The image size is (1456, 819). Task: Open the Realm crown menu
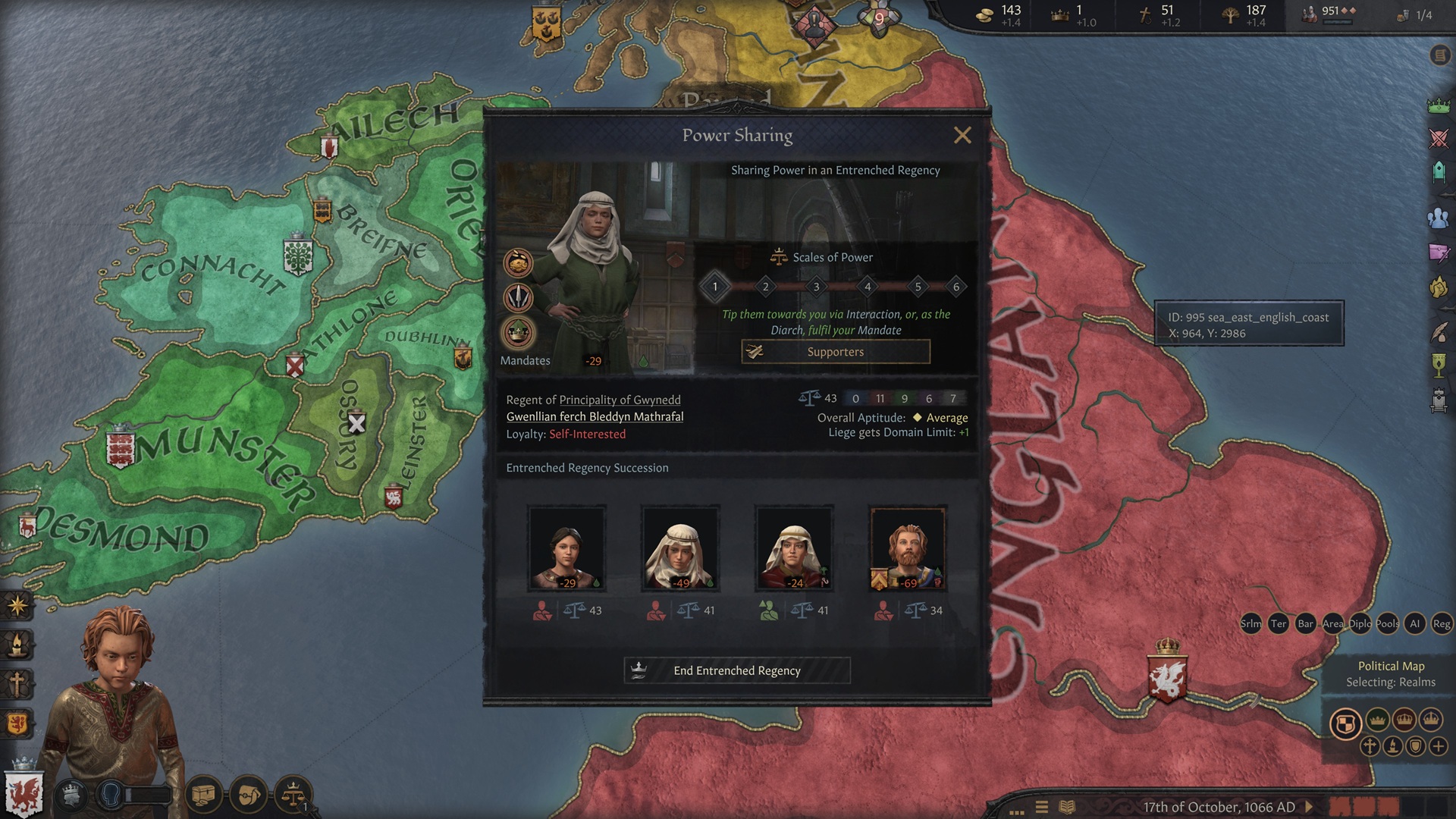coord(1438,105)
